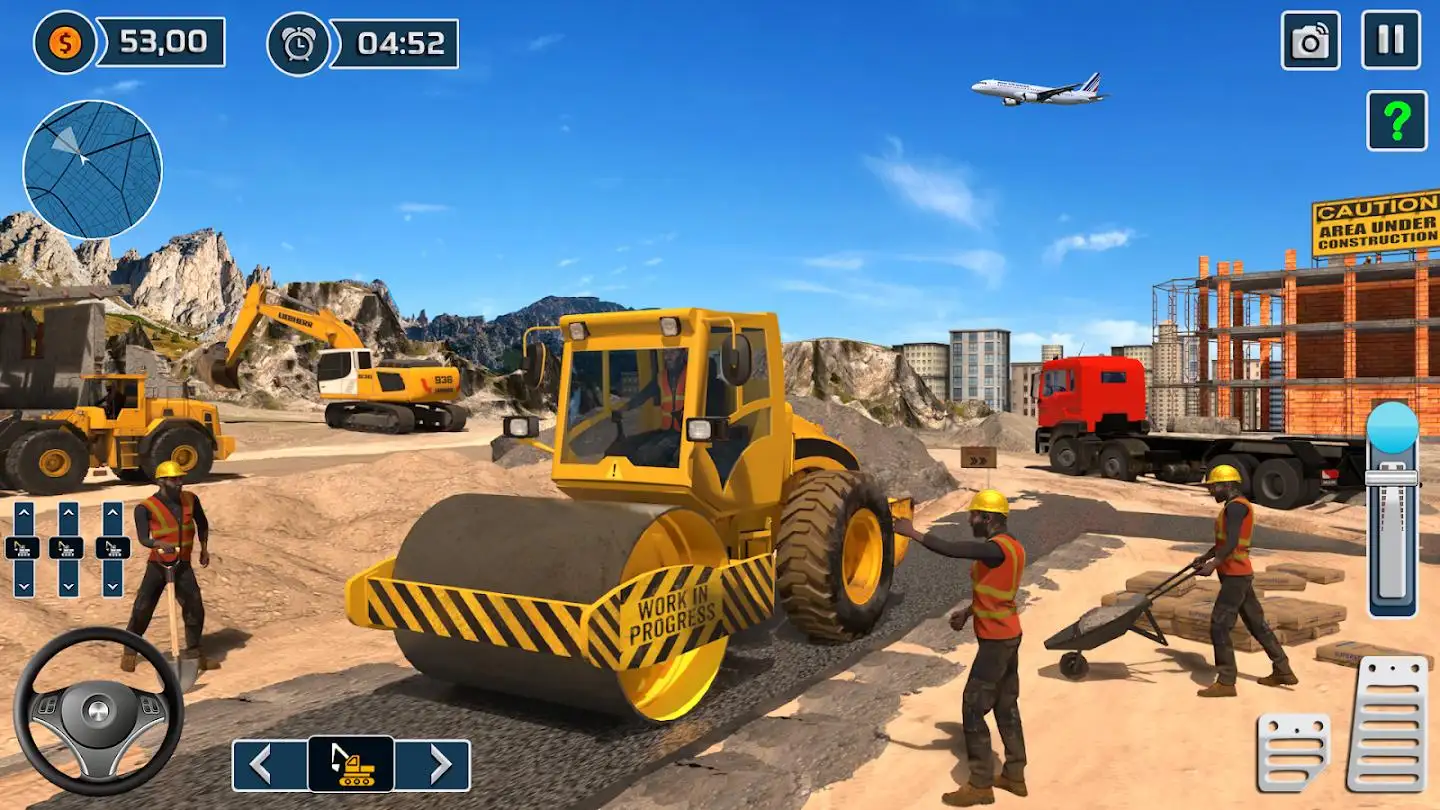Step on the tall accelerator pedal

pyautogui.click(x=1387, y=723)
